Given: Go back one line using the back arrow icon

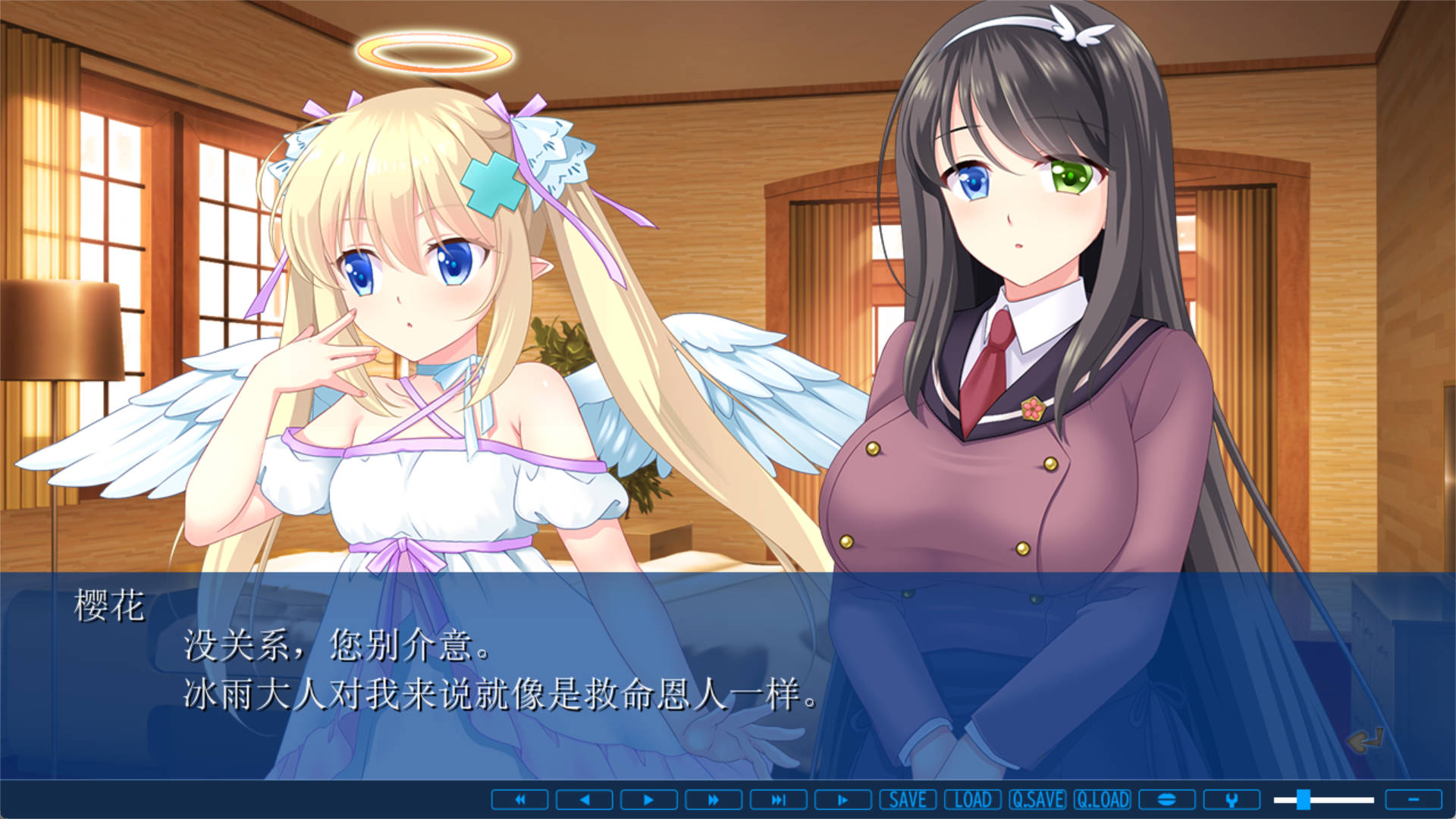Looking at the screenshot, I should coord(584,800).
